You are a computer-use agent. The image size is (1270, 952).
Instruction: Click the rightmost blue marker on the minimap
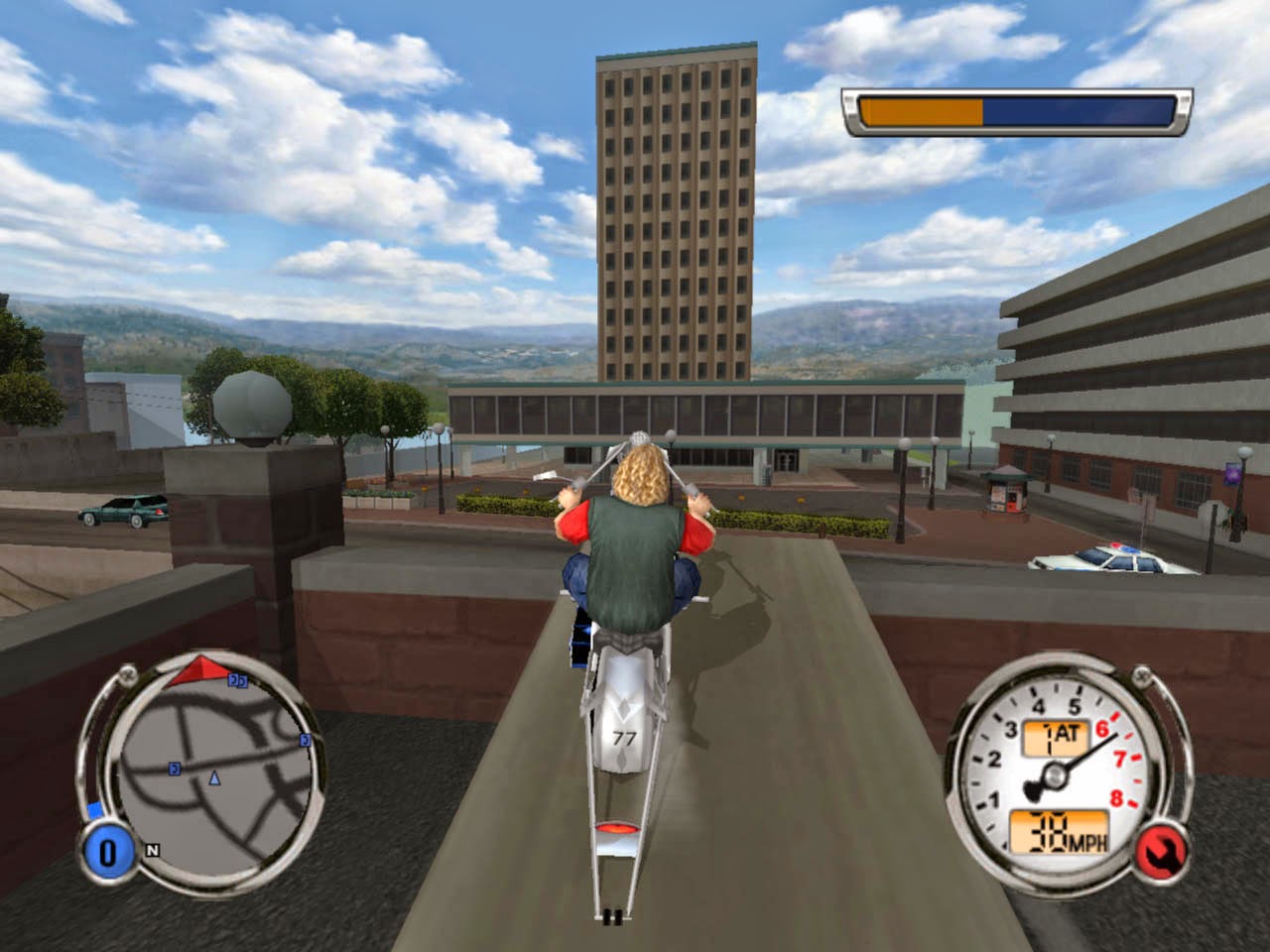click(x=304, y=741)
